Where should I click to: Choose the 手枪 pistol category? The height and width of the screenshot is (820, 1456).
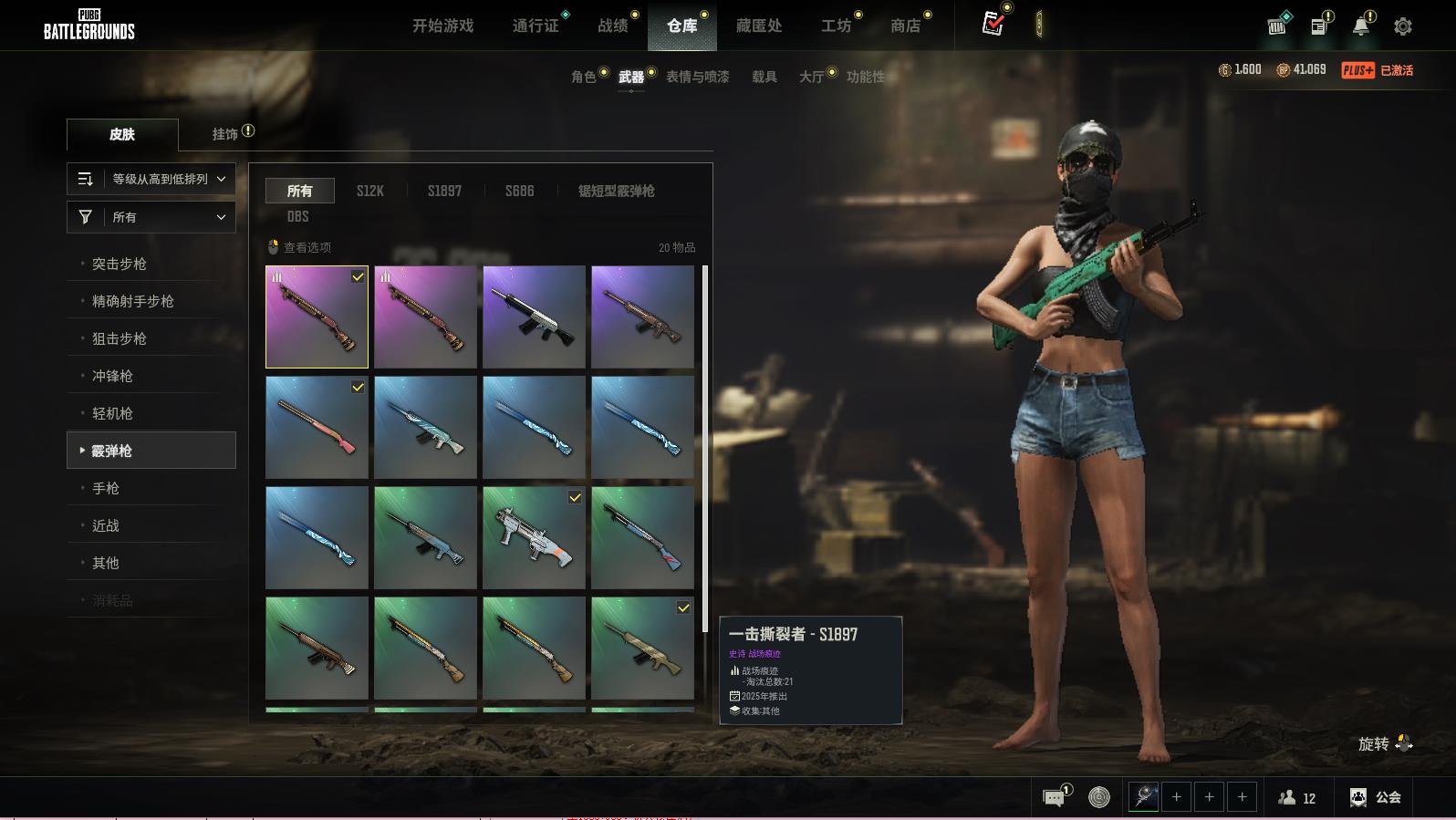click(106, 488)
